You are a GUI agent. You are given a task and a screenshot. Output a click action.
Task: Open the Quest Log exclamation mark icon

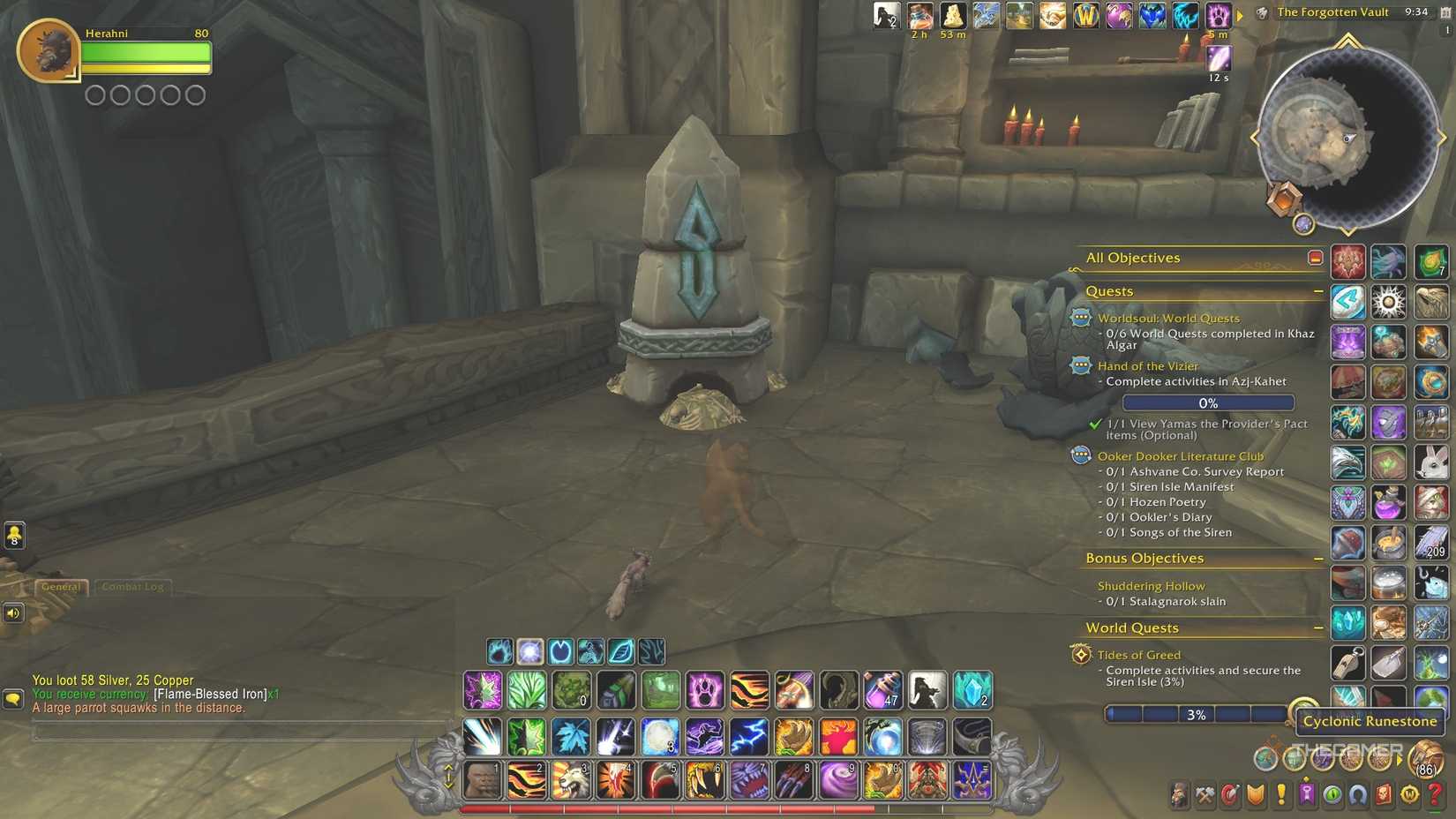1280,793
